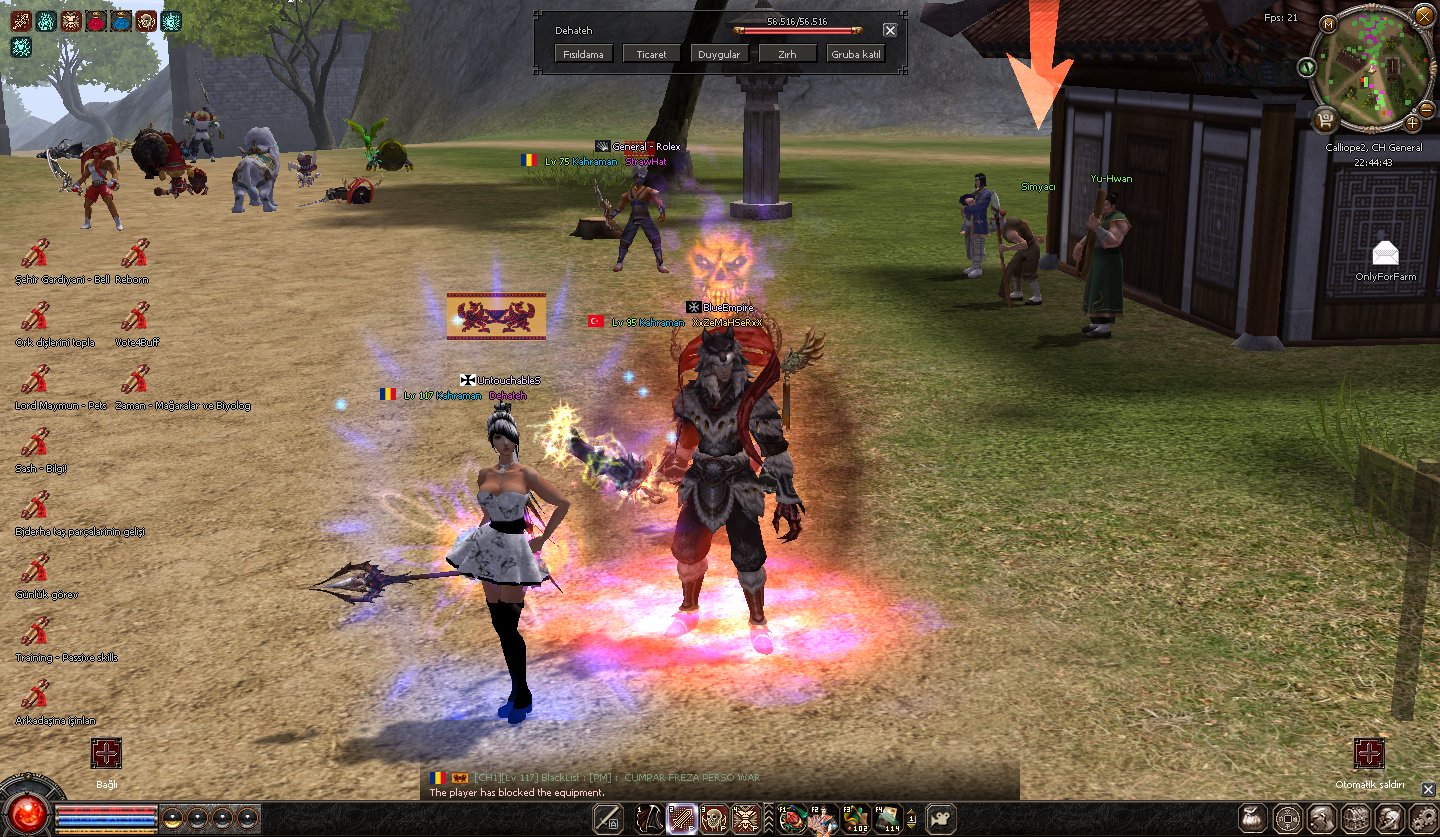The image size is (1440, 837).
Task: Choose the Duygular emotions button
Action: tap(719, 54)
